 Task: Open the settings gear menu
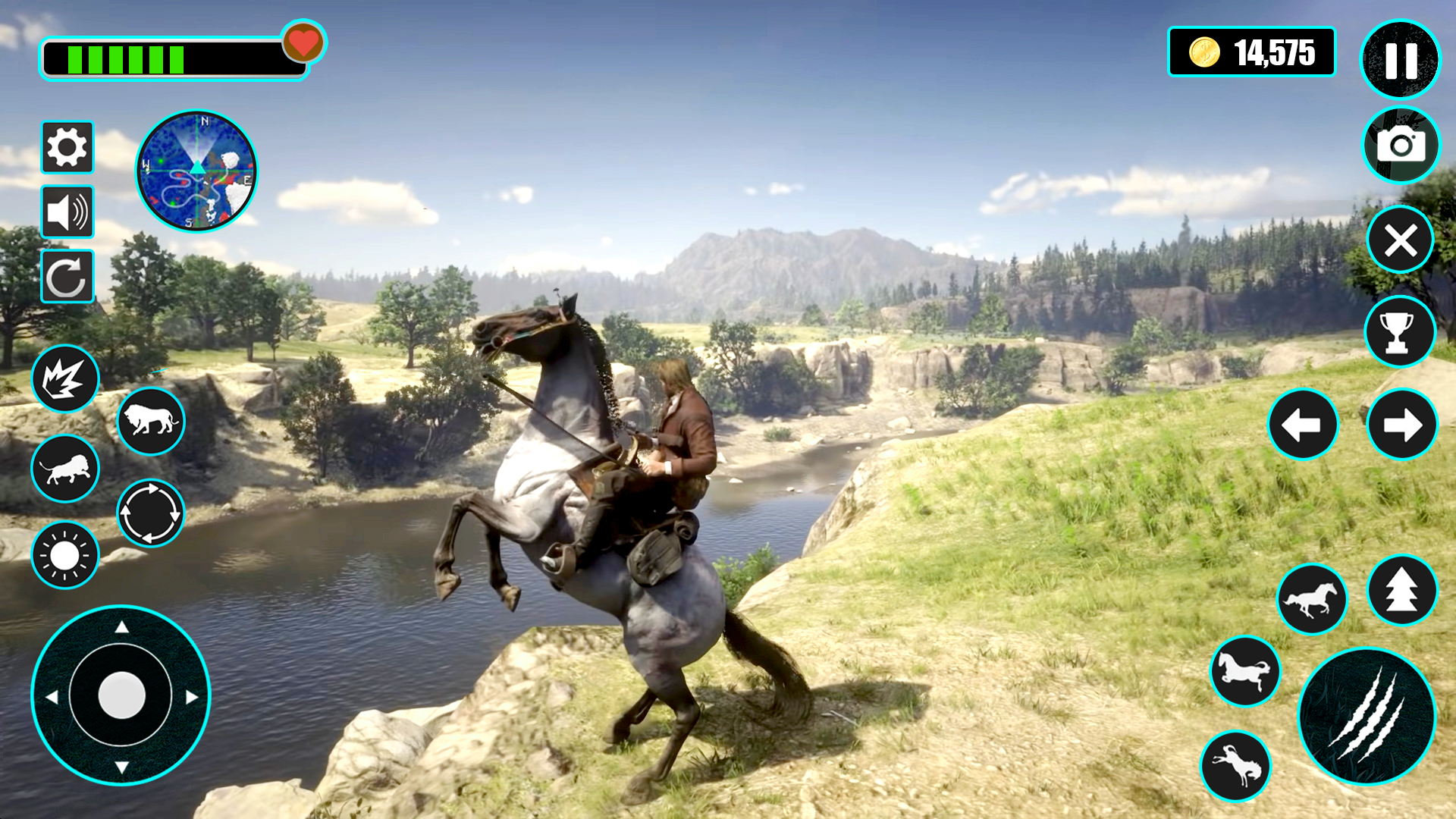[x=67, y=146]
